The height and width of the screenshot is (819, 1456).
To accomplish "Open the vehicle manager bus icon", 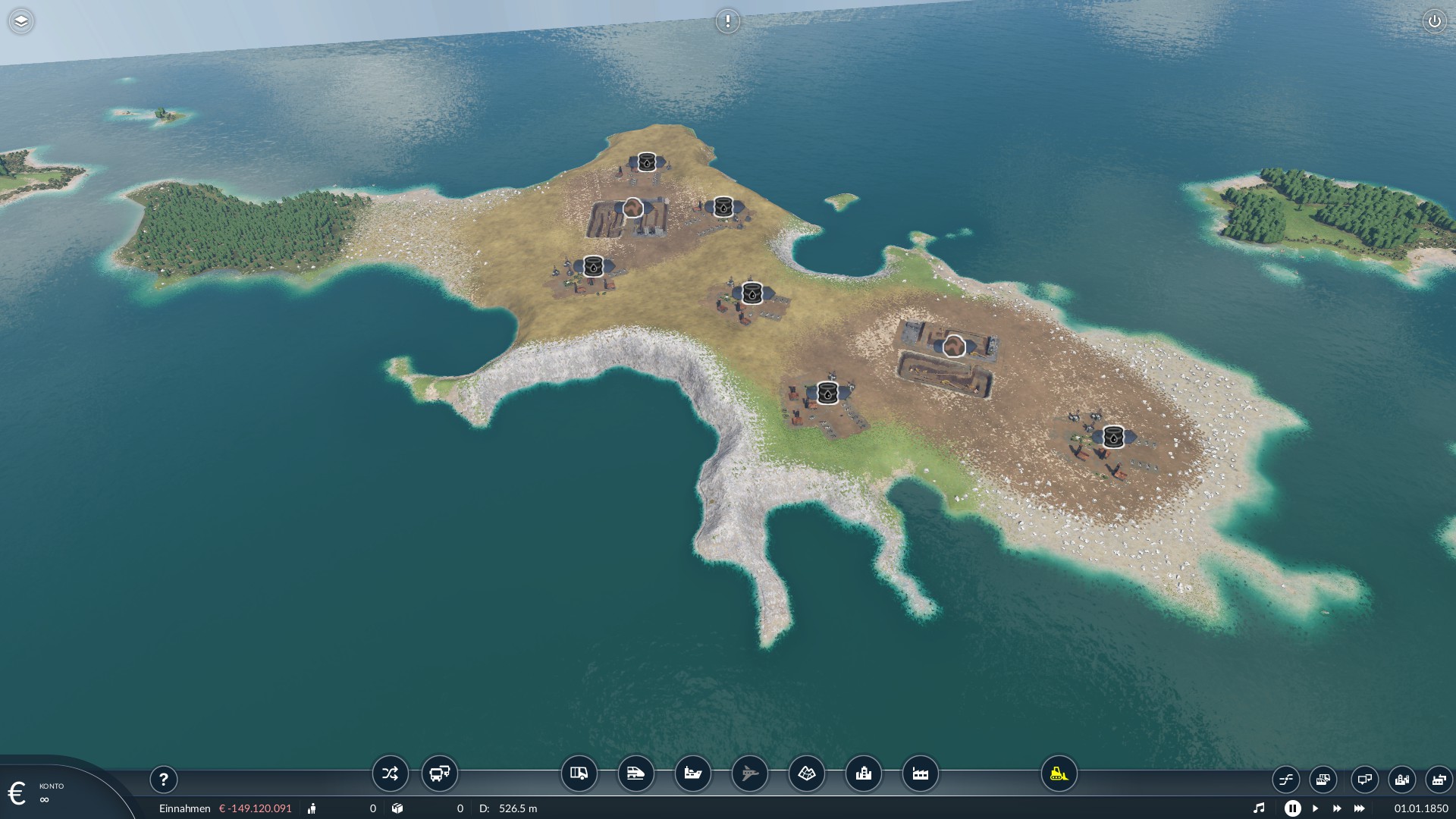I will tap(440, 773).
